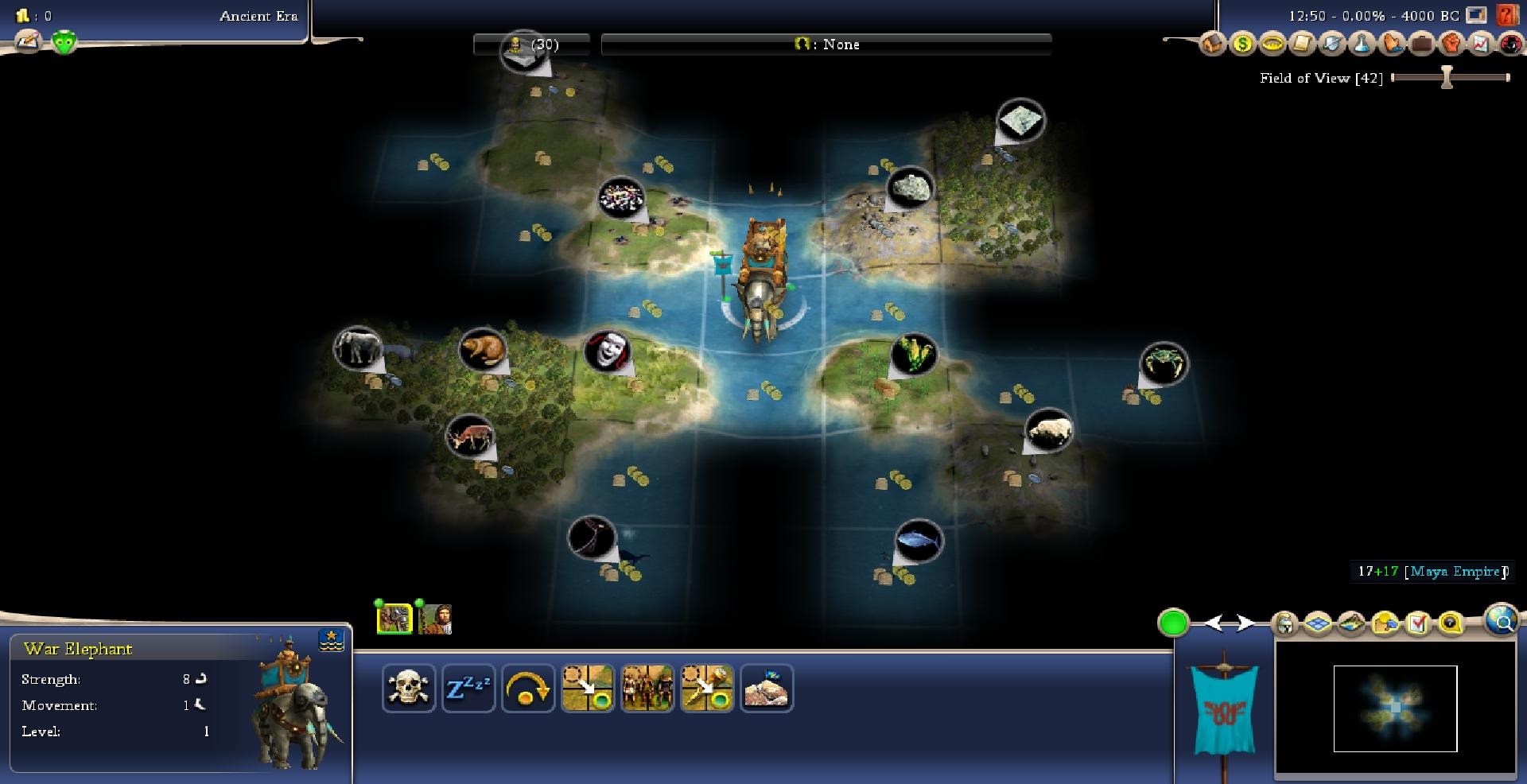Switch to the globe view

(x=1502, y=620)
